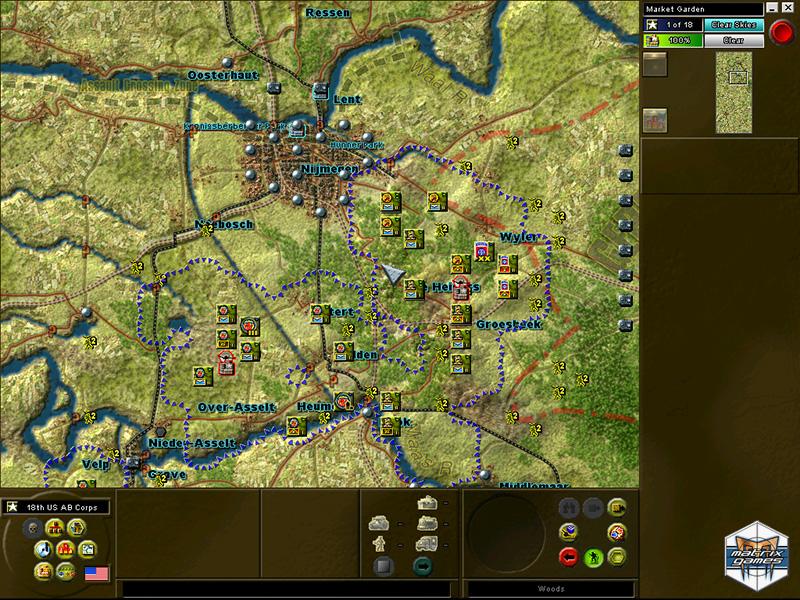The image size is (800, 600).
Task: Click the red left arrow button
Action: point(568,556)
